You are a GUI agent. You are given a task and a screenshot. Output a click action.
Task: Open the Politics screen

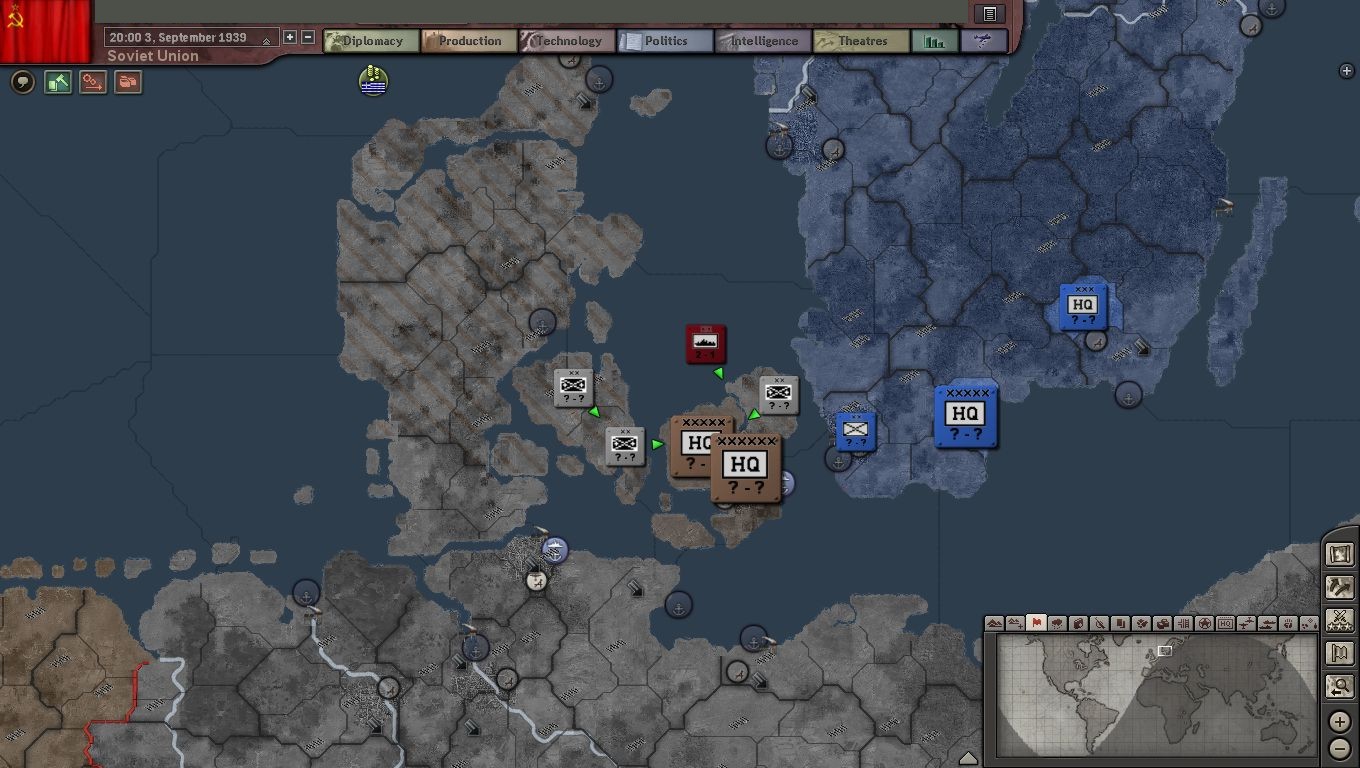[664, 41]
